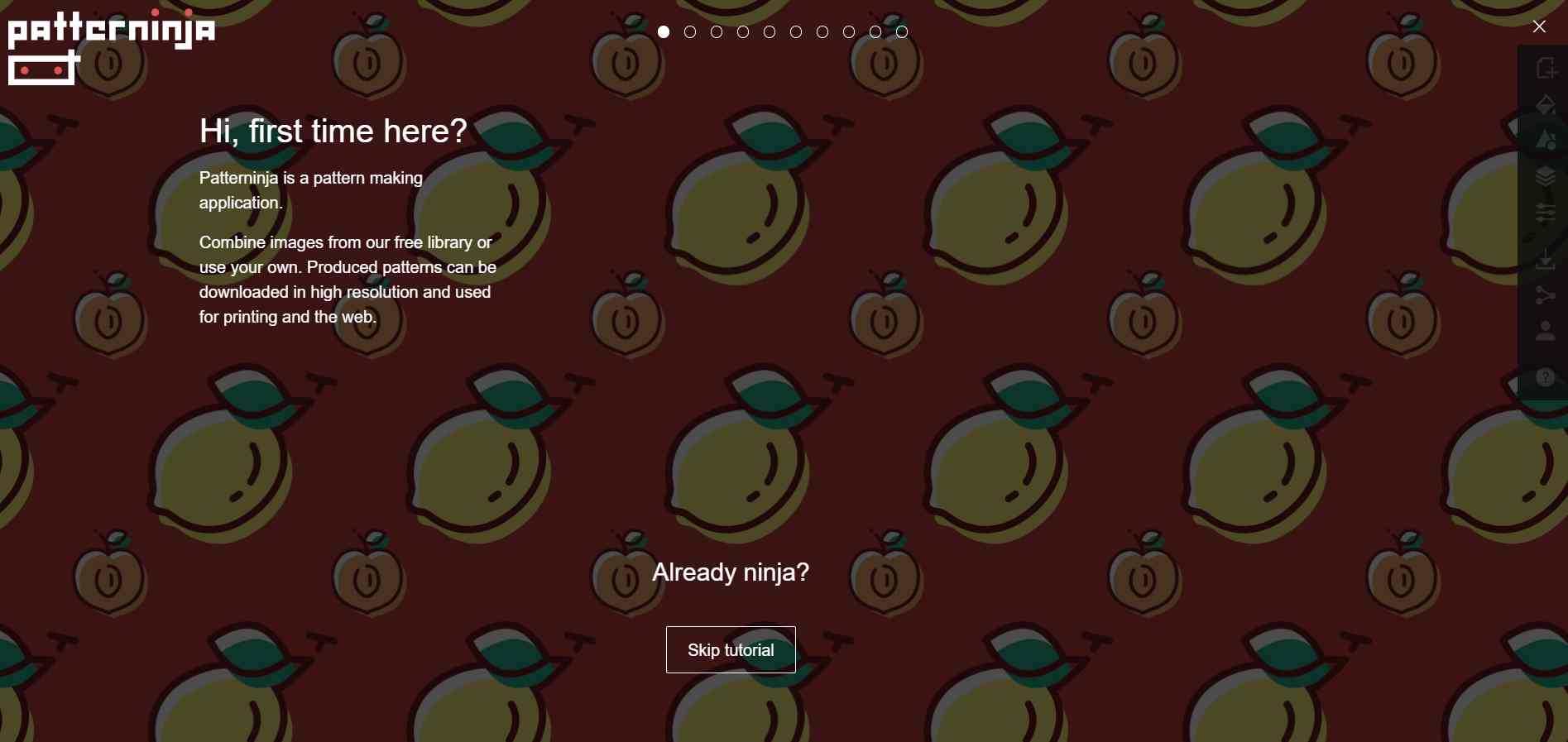Dismiss the tutorial with the X icon

[x=1539, y=26]
